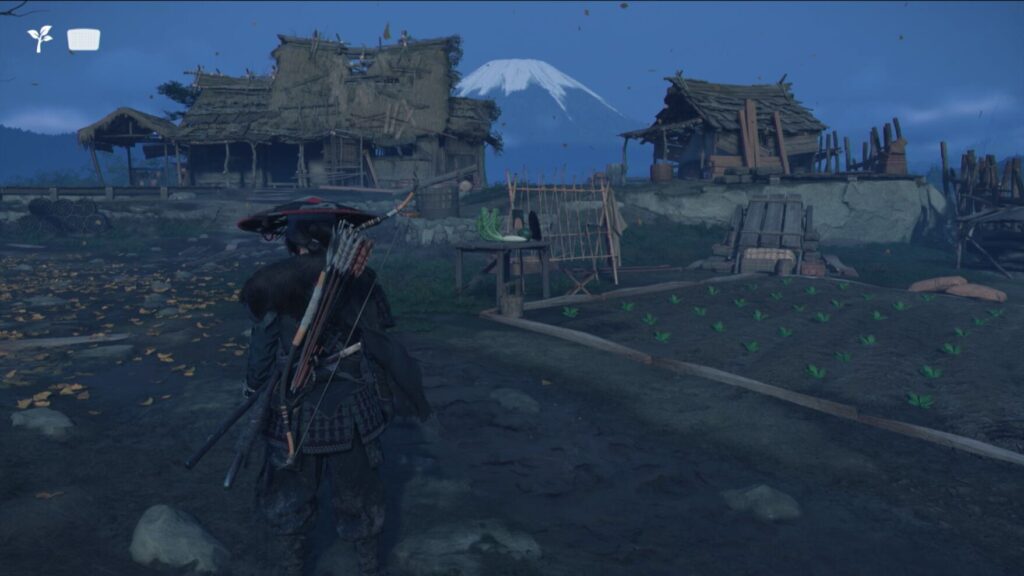Select the white rounded square icon
The height and width of the screenshot is (576, 1024).
point(83,39)
